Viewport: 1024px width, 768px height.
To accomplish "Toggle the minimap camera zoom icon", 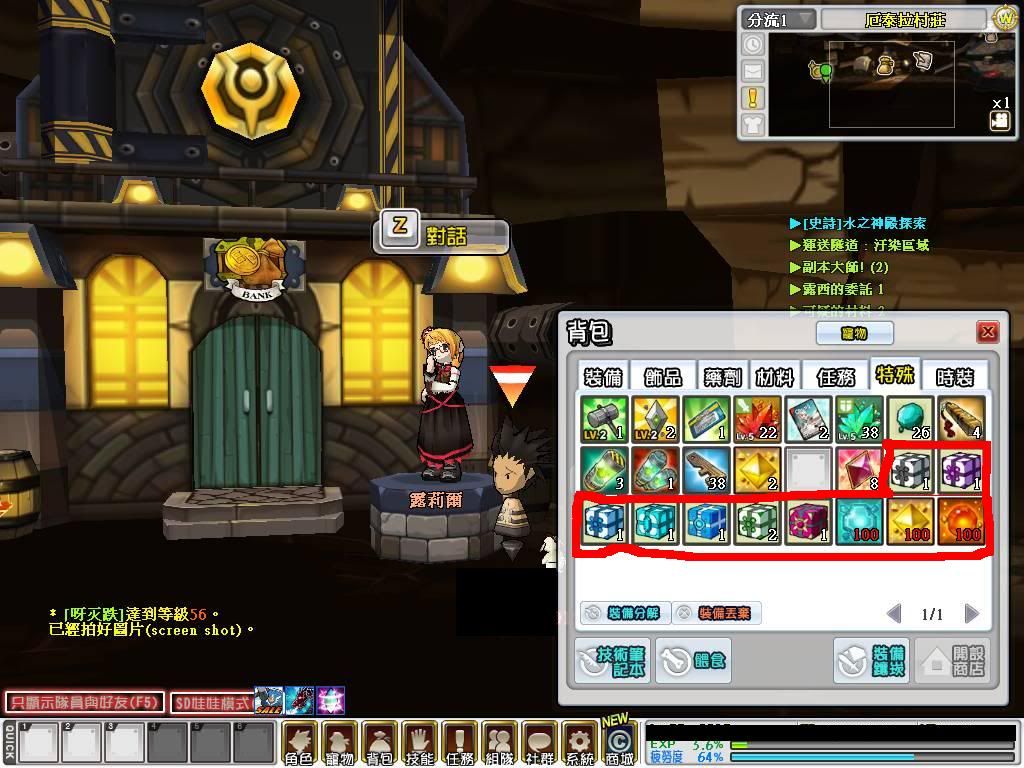I will pyautogui.click(x=999, y=121).
